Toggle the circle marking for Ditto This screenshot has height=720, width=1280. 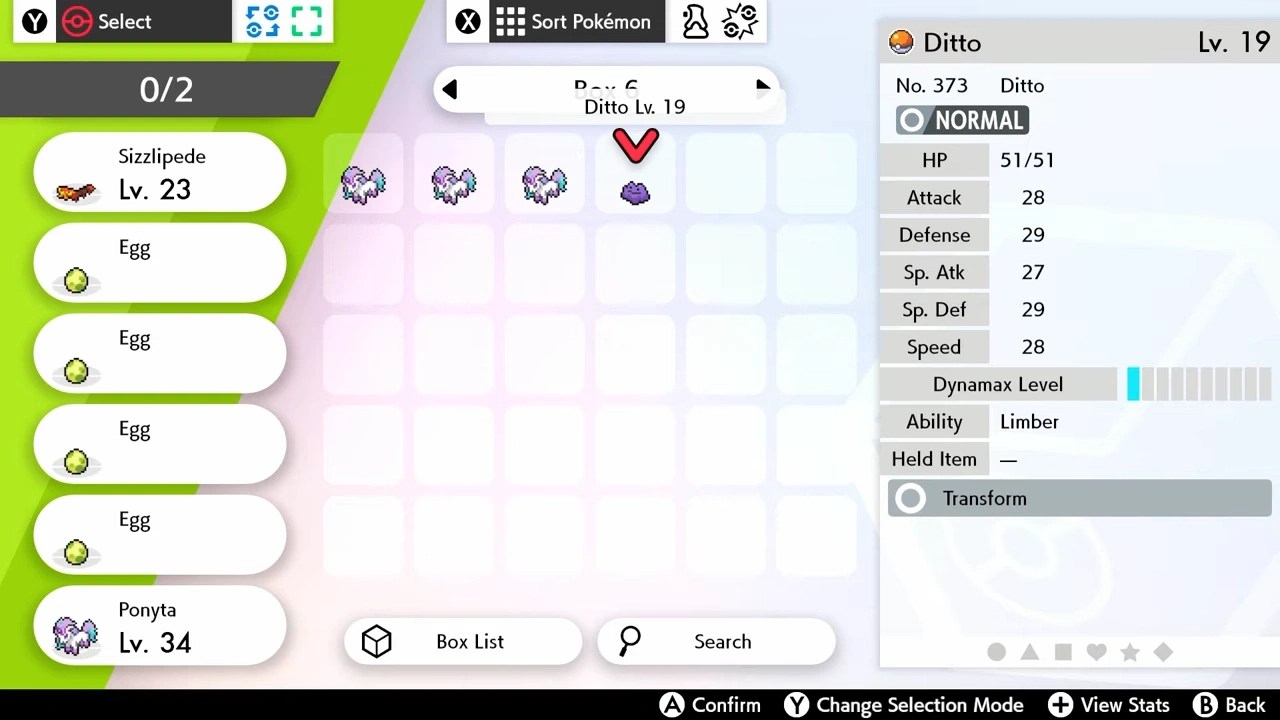coord(996,652)
